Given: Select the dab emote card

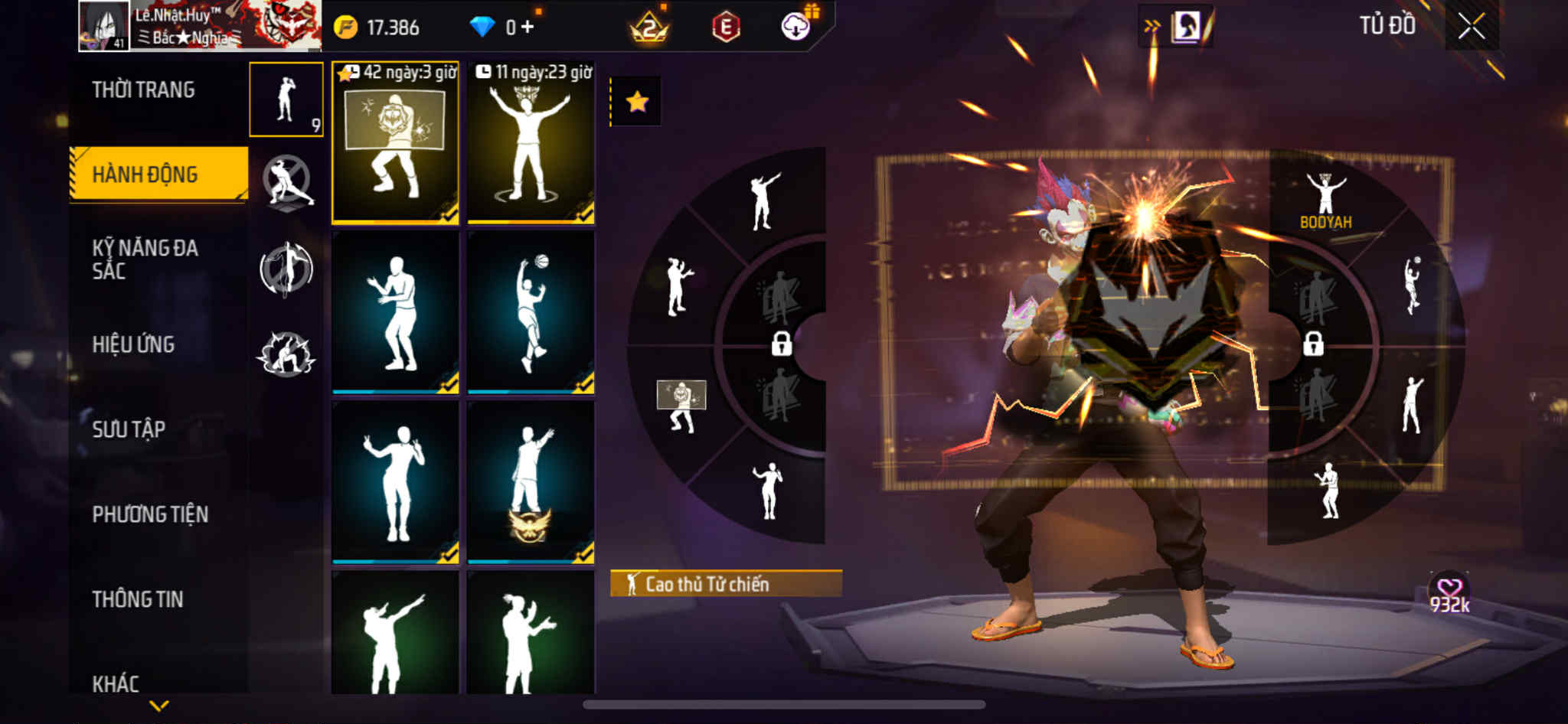Looking at the screenshot, I should click(395, 634).
